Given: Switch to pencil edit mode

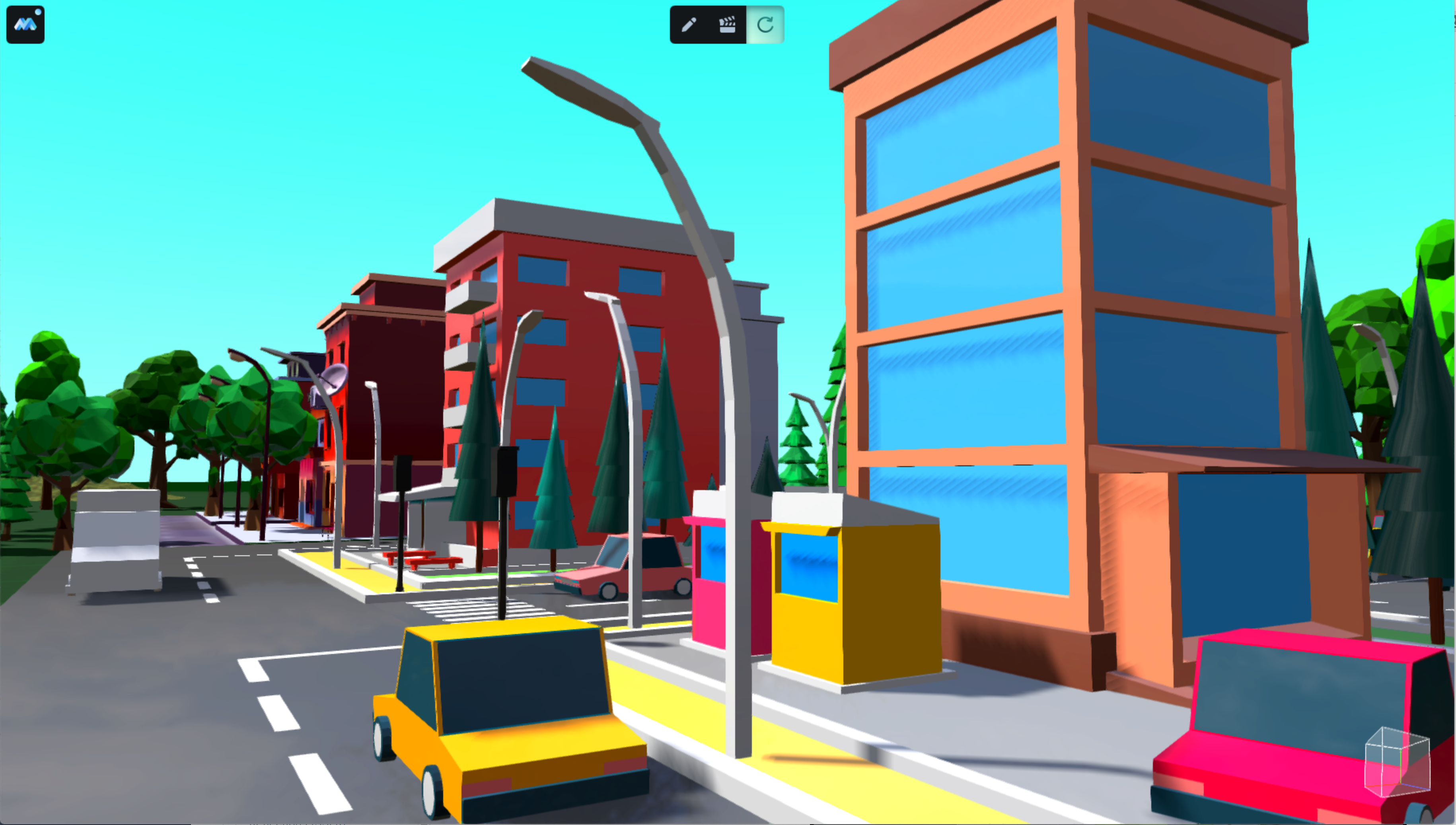Looking at the screenshot, I should coord(688,25).
